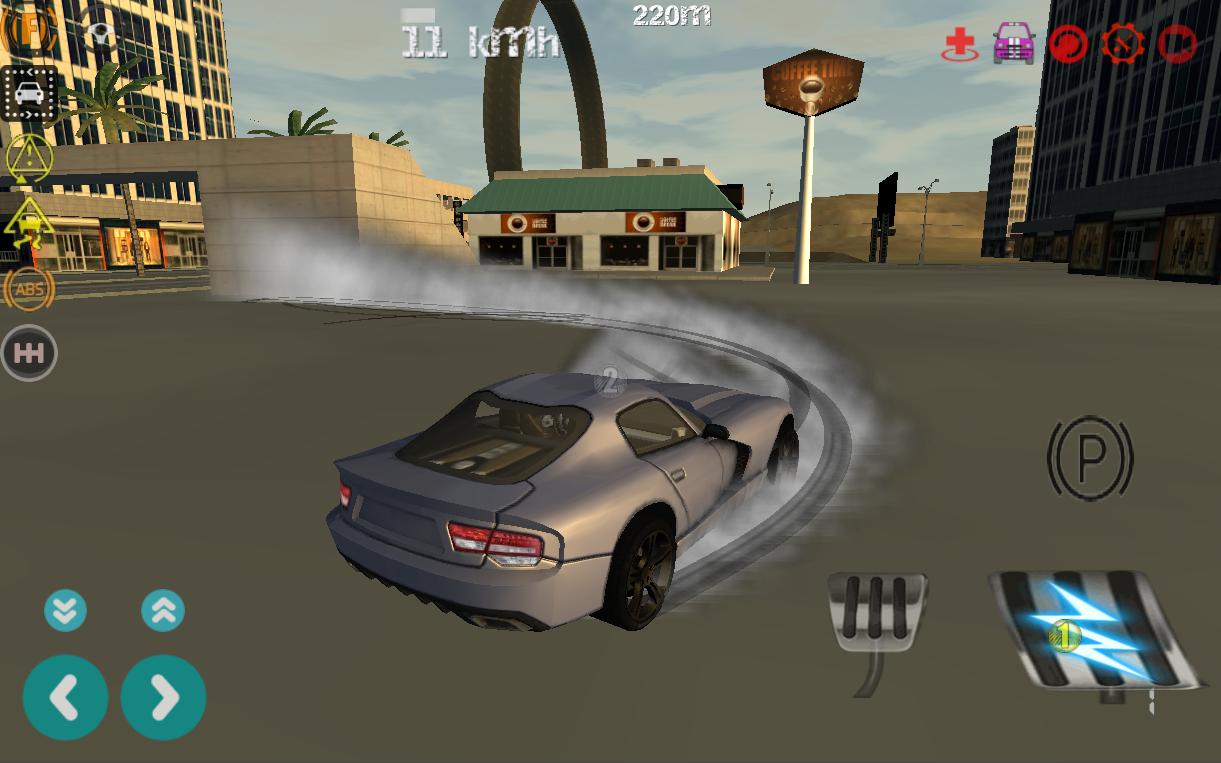Click the red circular arrow reset icon
Image resolution: width=1221 pixels, height=763 pixels.
[x=1068, y=44]
